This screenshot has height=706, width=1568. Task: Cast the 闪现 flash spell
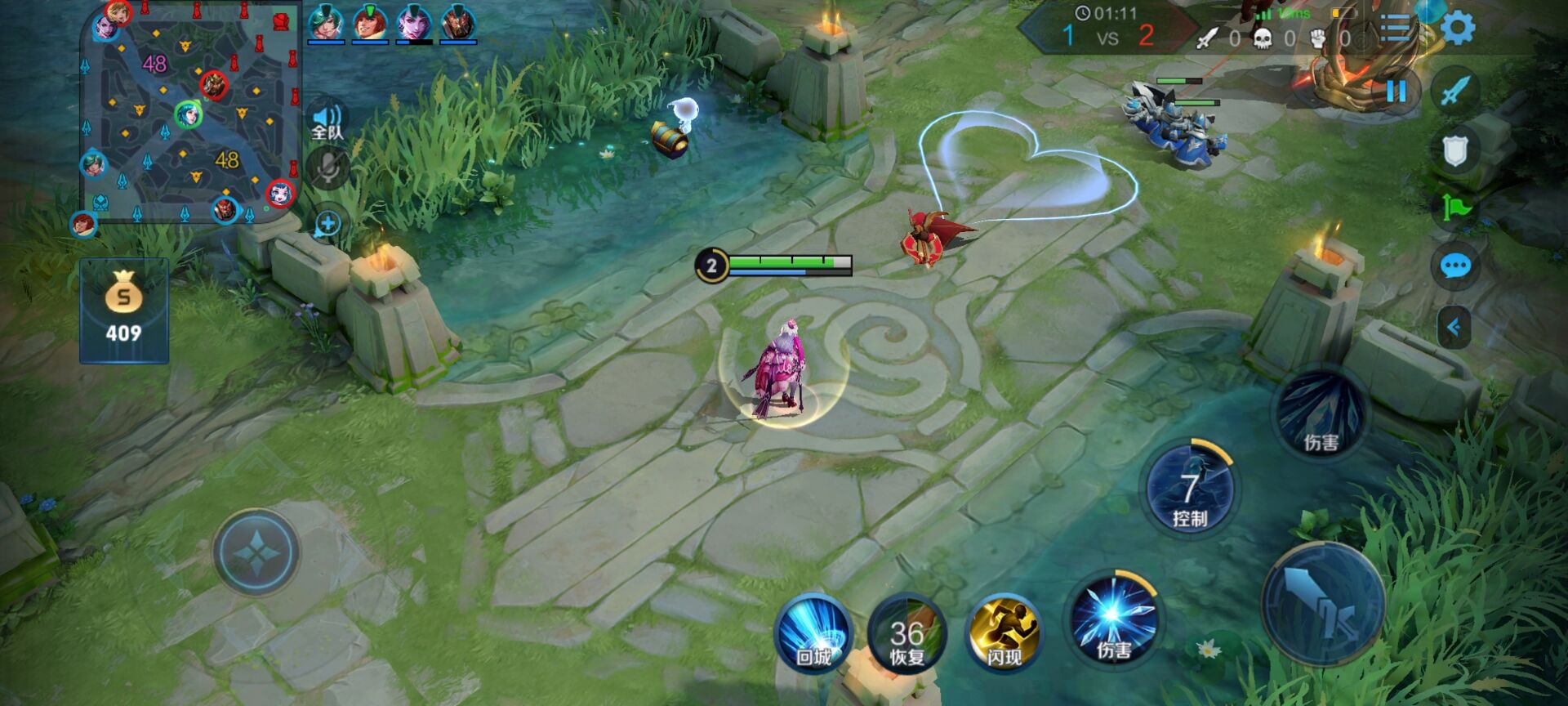pos(1004,634)
